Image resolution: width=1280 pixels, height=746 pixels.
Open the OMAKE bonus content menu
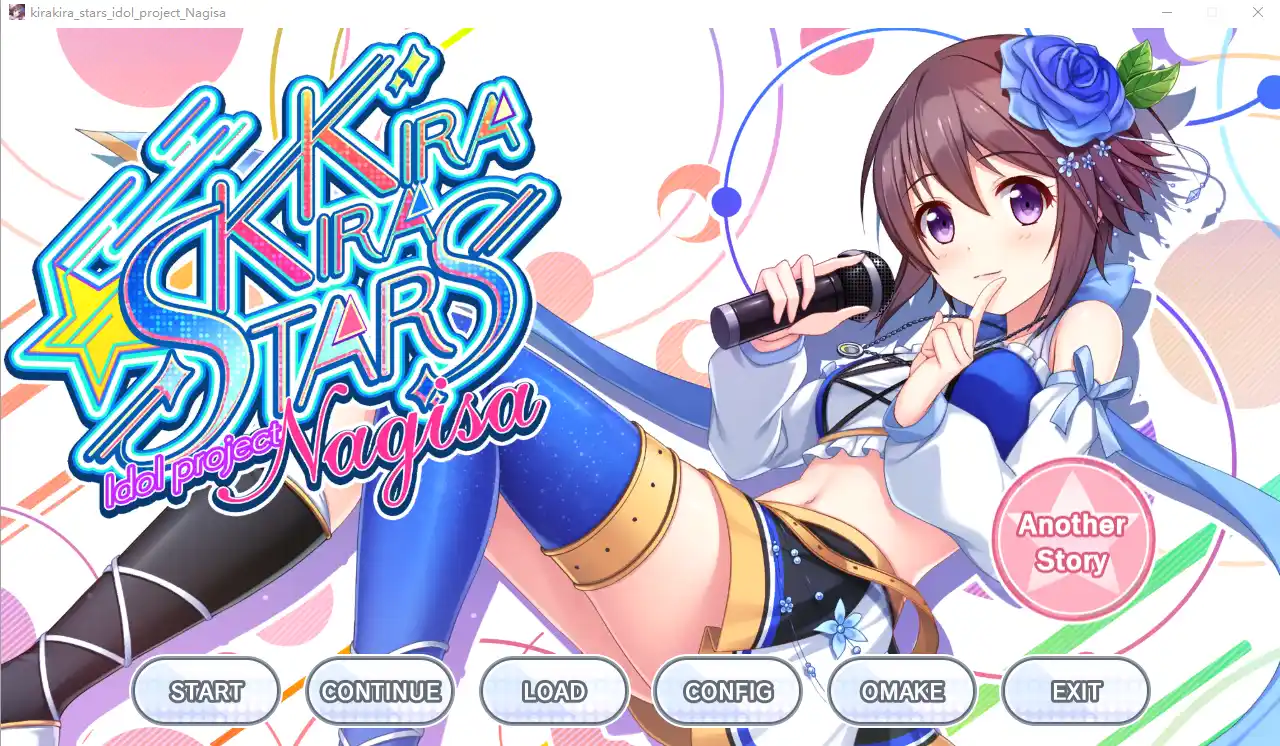[x=901, y=690]
